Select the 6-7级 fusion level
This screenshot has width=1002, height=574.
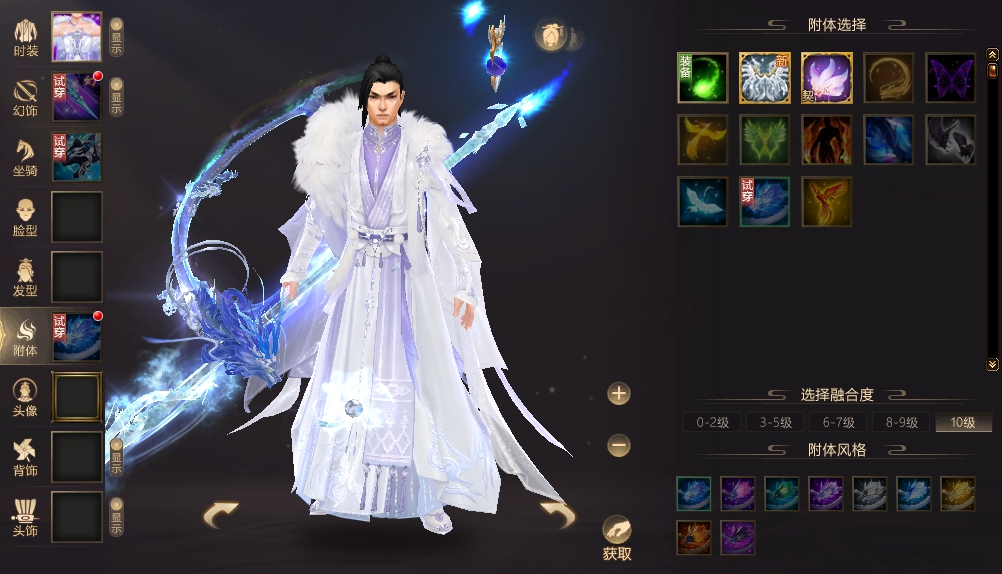coord(838,423)
